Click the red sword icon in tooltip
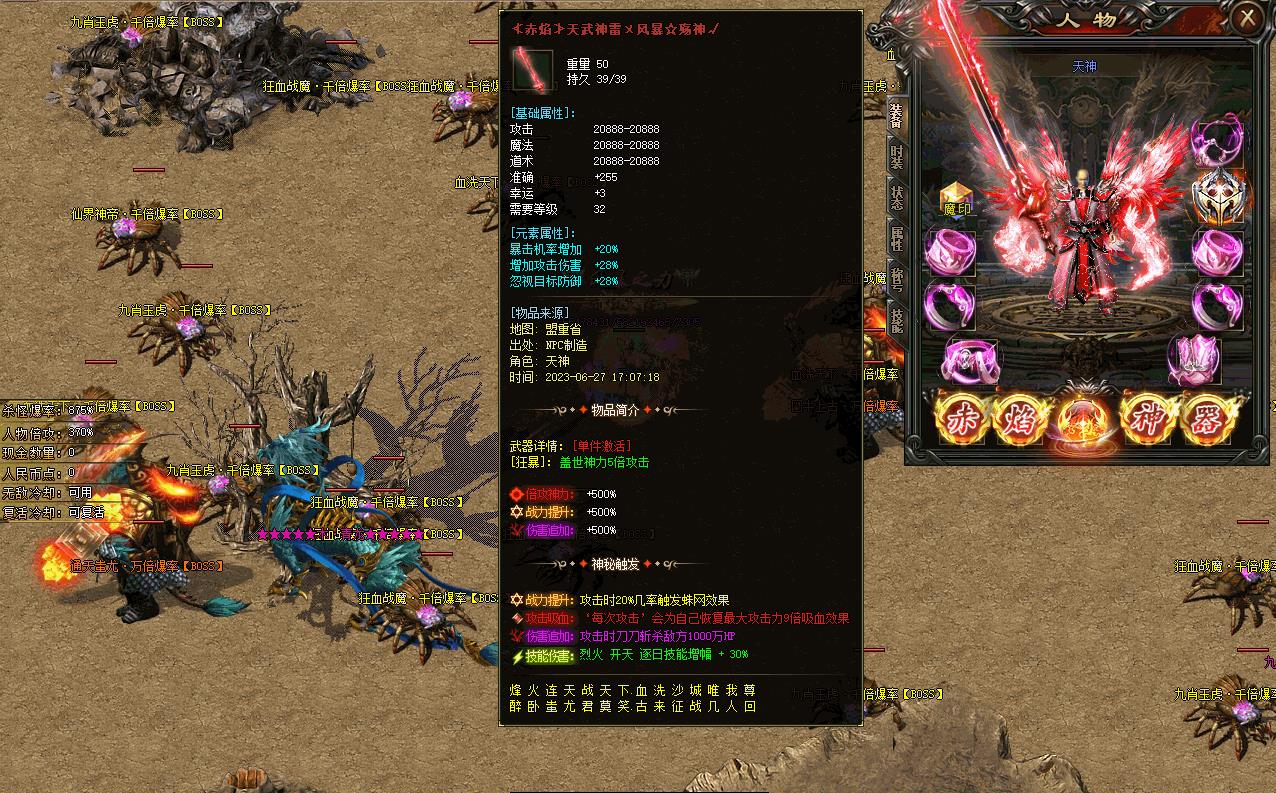Screen dimensions: 1276x793 coord(533,69)
